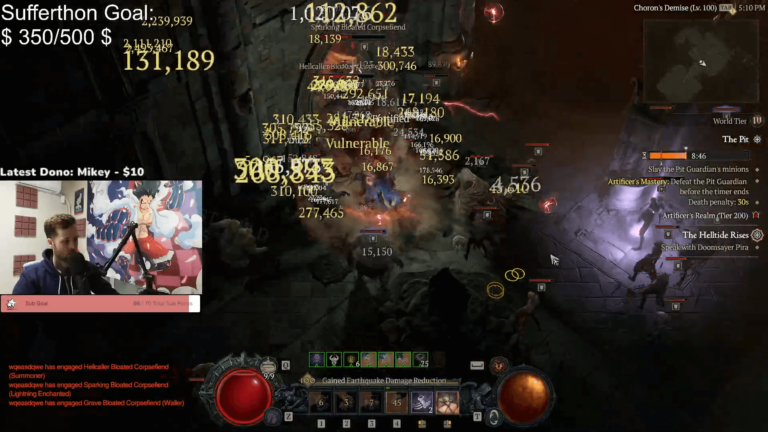Image resolution: width=768 pixels, height=432 pixels.
Task: Click the minimap in the corner
Action: click(699, 62)
